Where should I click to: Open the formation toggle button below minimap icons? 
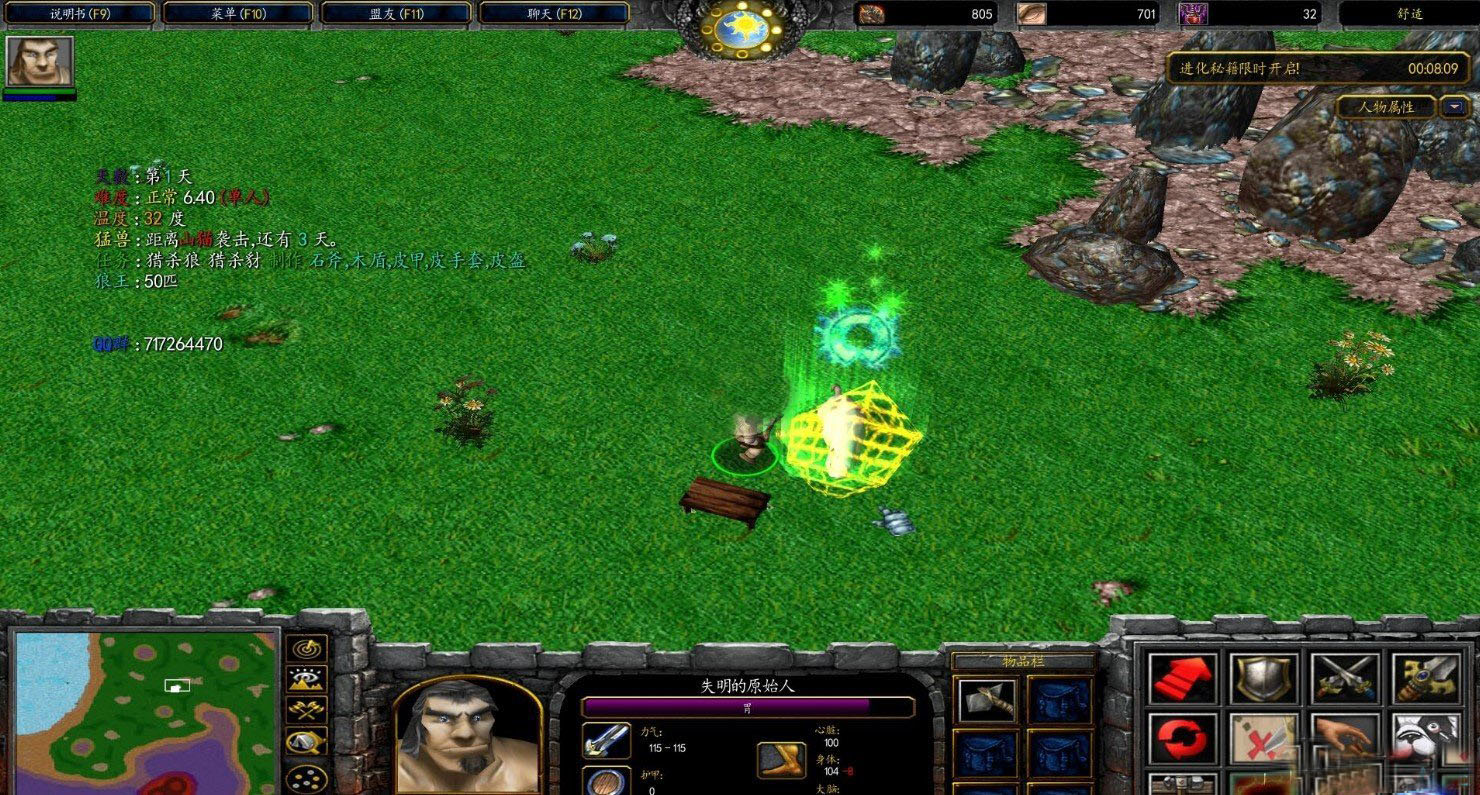point(307,776)
